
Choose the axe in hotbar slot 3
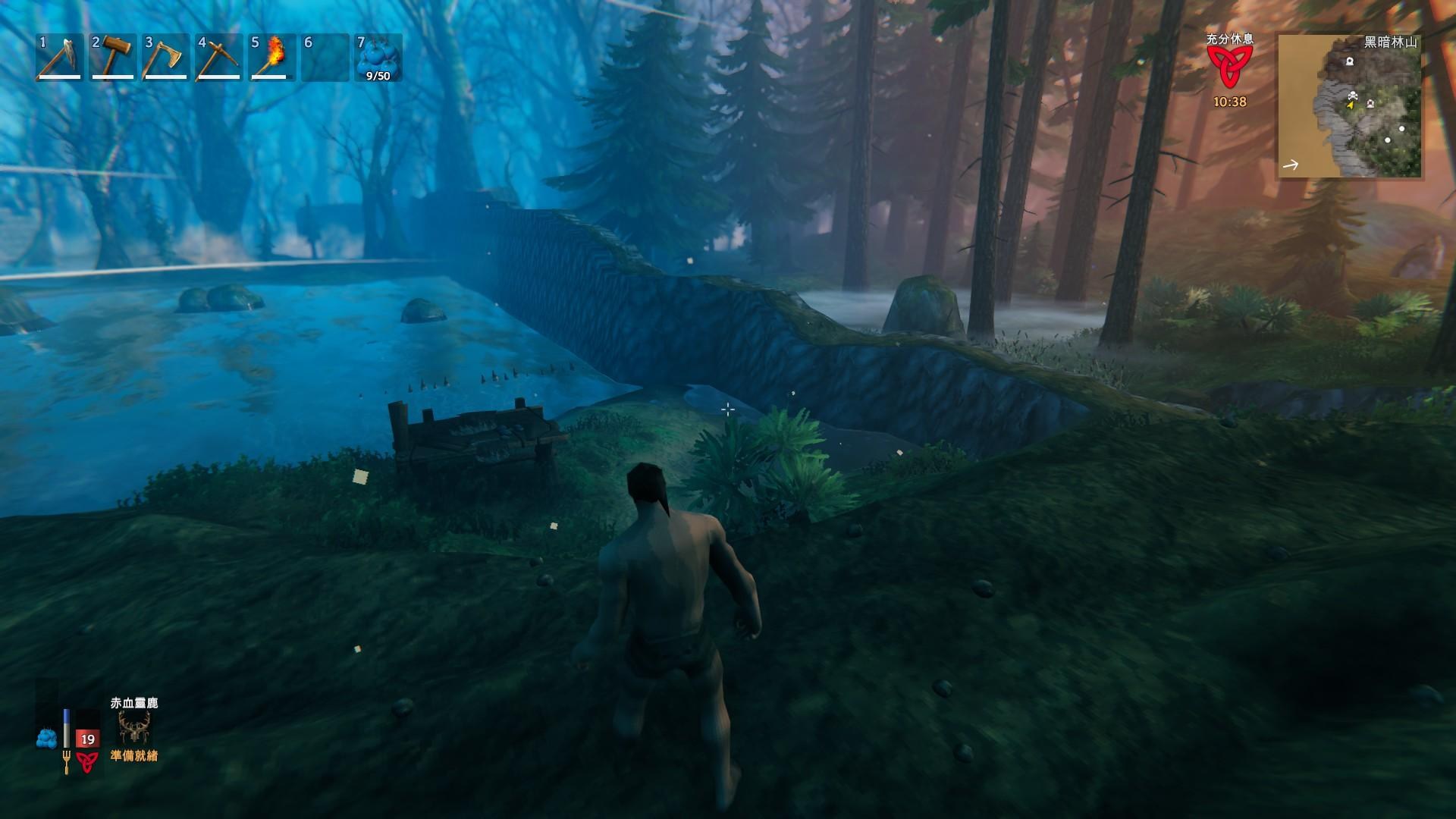(166, 57)
